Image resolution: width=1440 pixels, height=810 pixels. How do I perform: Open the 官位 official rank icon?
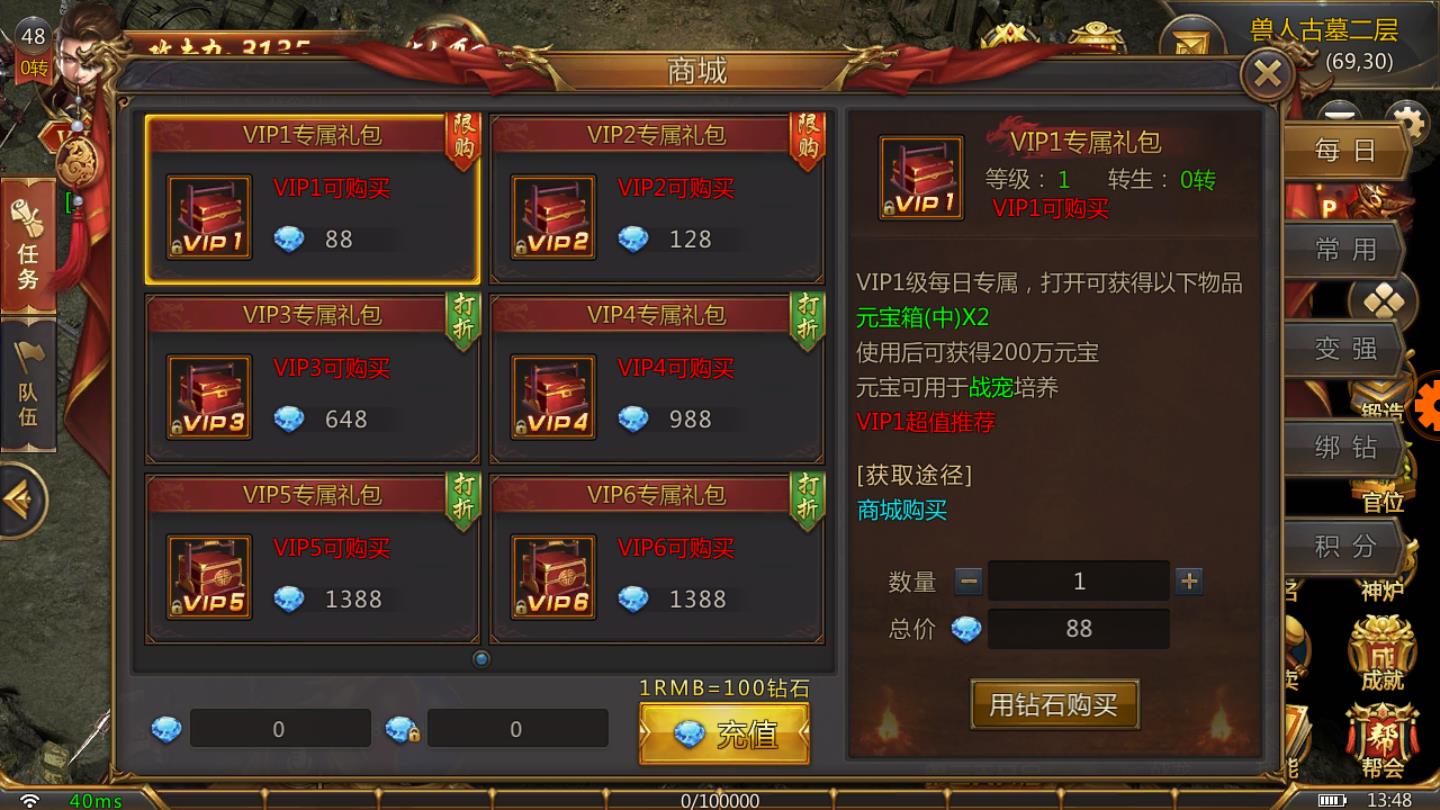coord(1383,504)
